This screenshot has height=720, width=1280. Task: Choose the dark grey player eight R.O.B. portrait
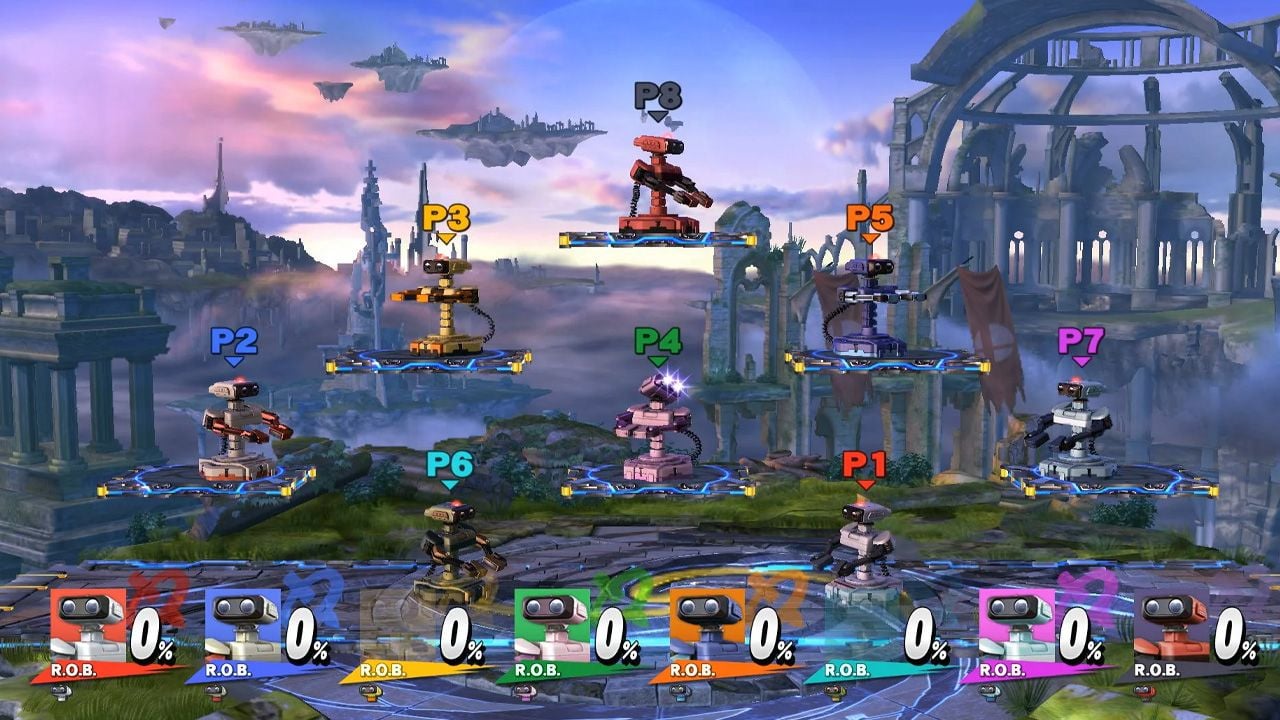pyautogui.click(x=1172, y=624)
